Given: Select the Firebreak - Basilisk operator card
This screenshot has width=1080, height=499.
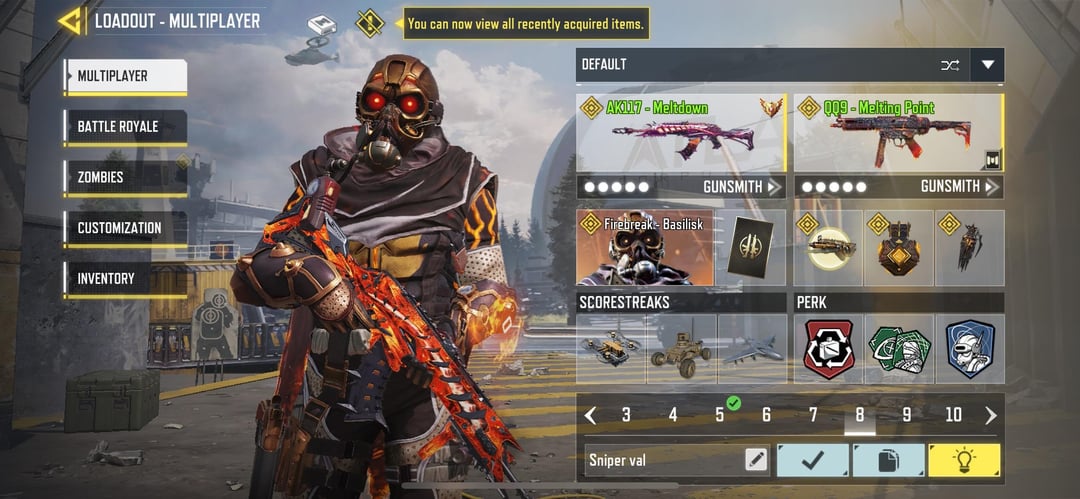Looking at the screenshot, I should click(x=644, y=248).
